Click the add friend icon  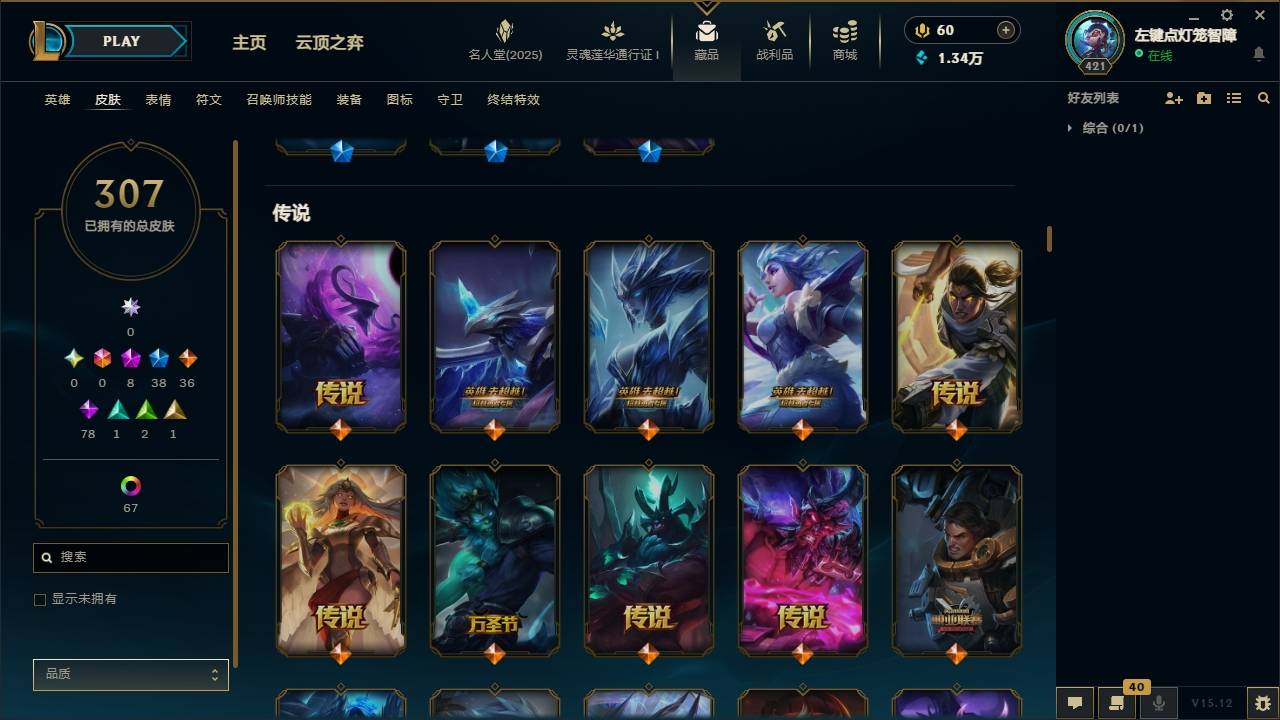(1172, 97)
